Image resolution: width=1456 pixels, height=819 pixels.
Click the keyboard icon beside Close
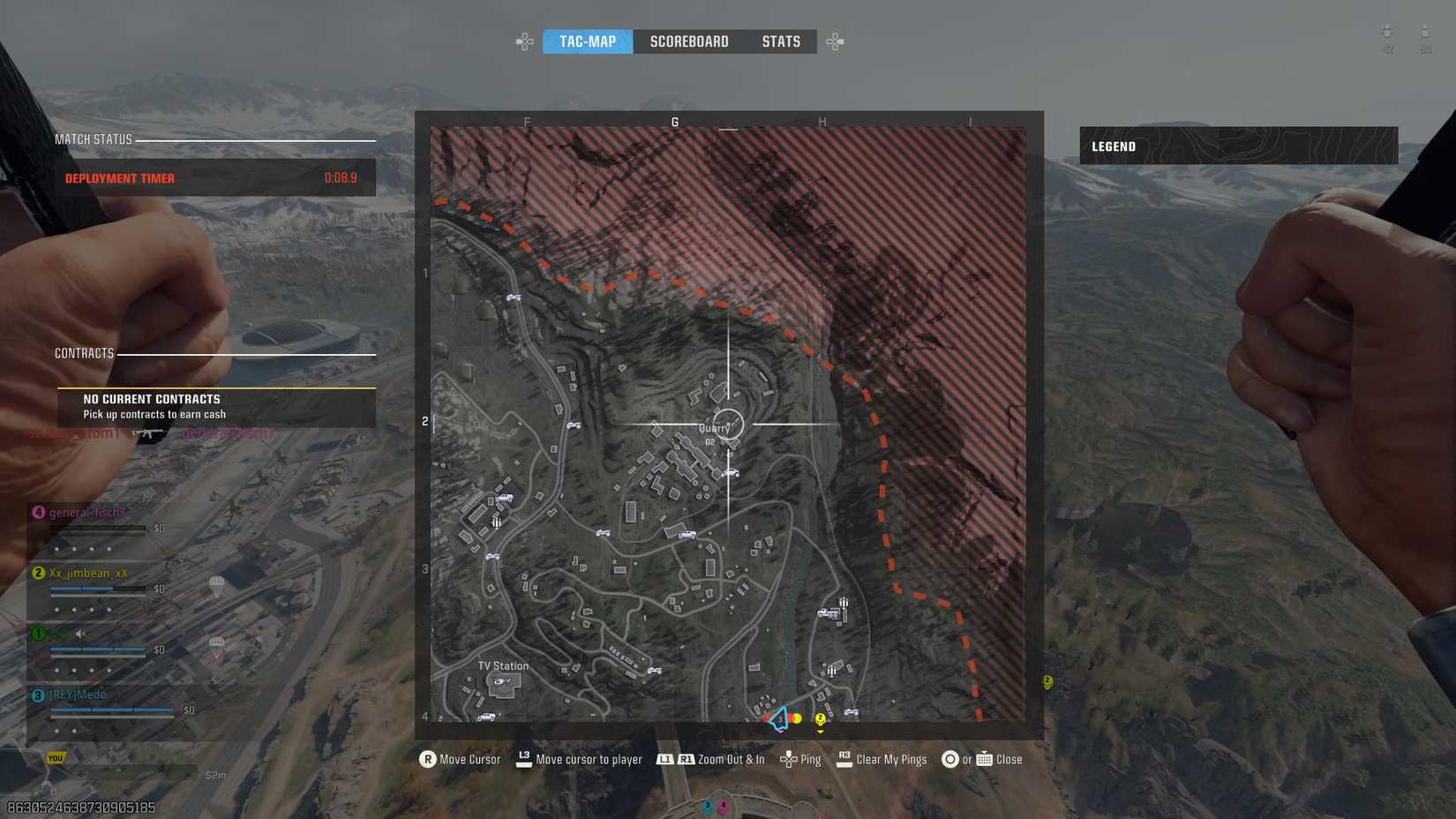pos(983,759)
